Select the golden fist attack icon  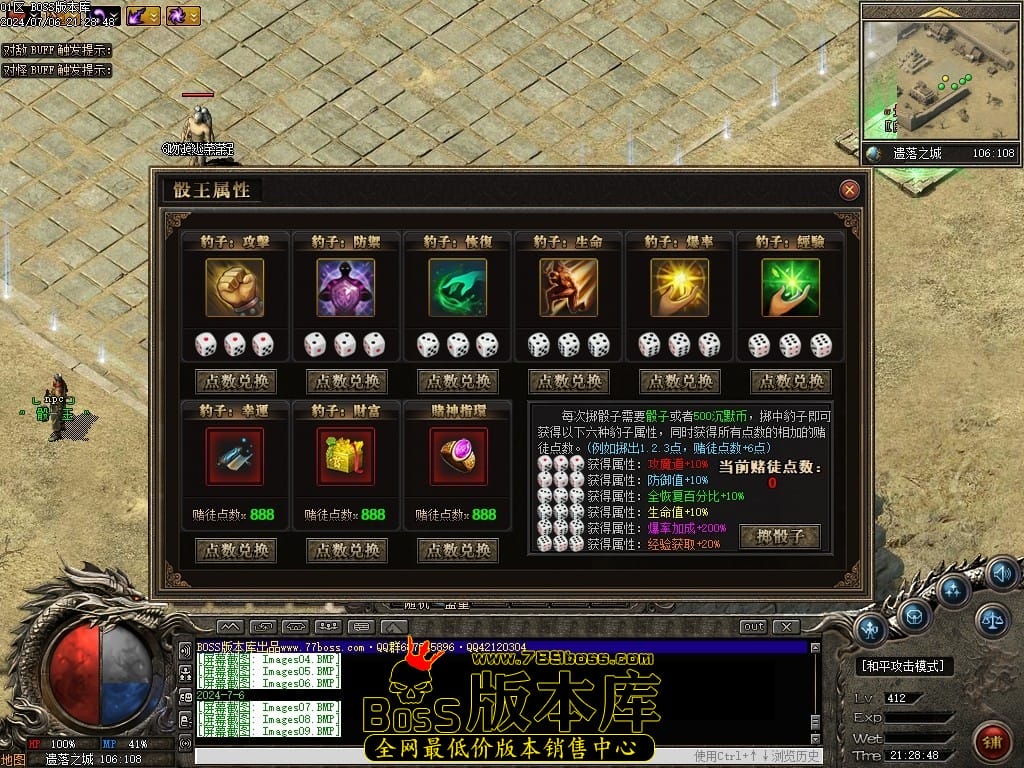(235, 288)
